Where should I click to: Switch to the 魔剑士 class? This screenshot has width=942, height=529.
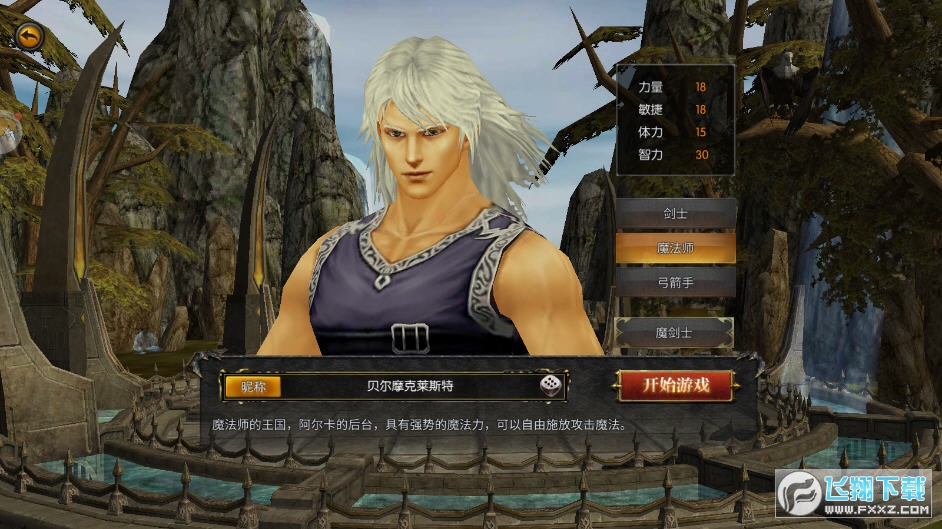click(675, 331)
